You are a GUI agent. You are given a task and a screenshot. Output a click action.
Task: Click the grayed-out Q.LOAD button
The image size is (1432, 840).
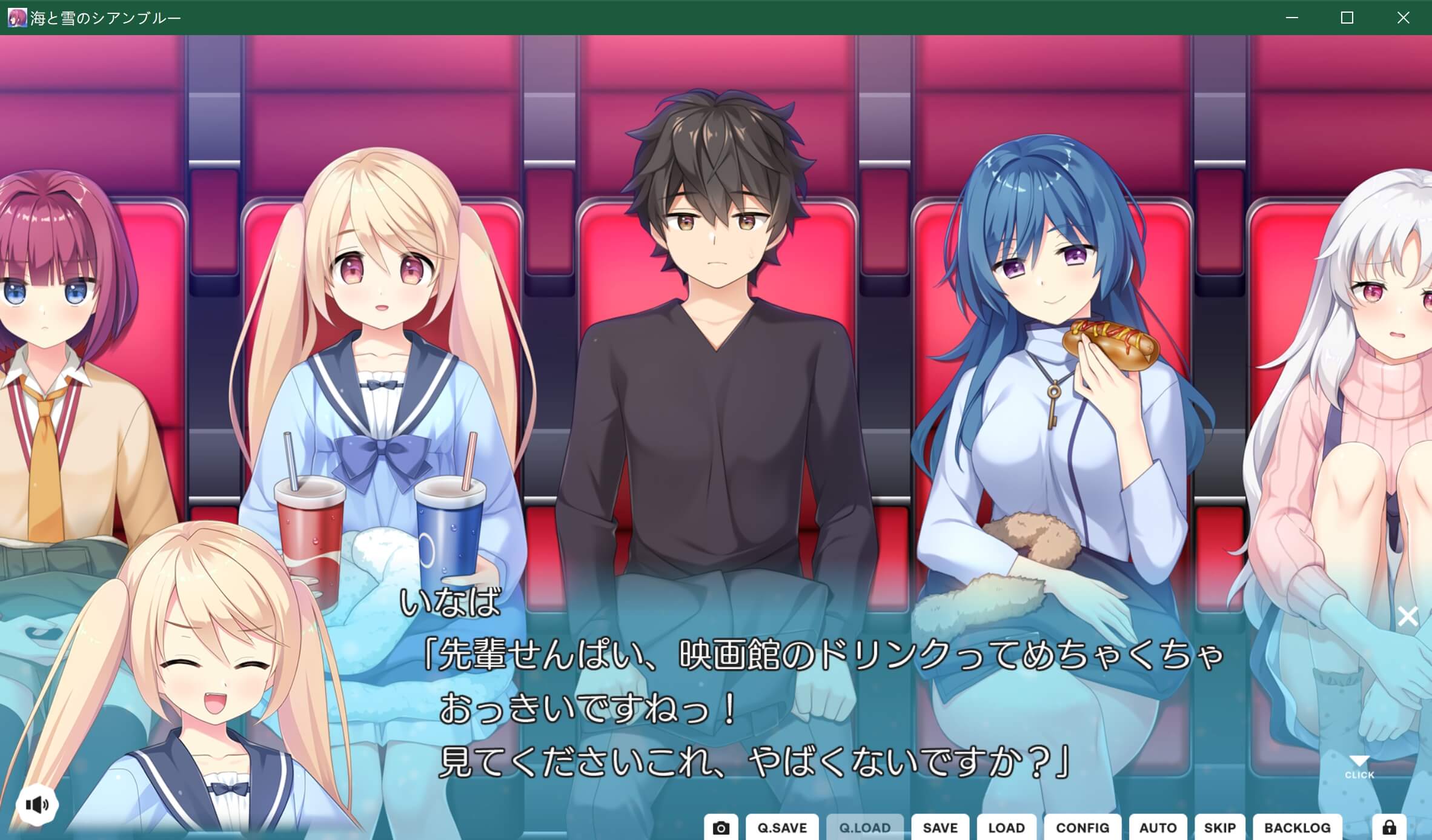pyautogui.click(x=865, y=827)
